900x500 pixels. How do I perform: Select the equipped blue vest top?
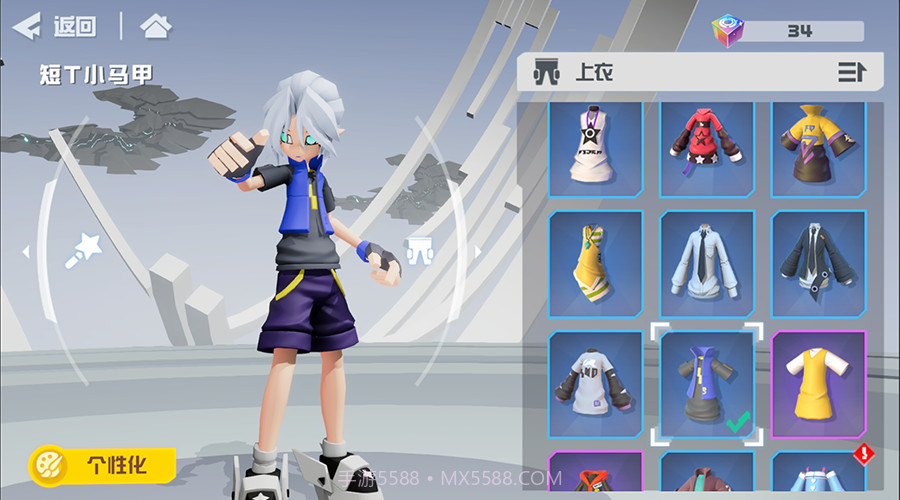[707, 383]
